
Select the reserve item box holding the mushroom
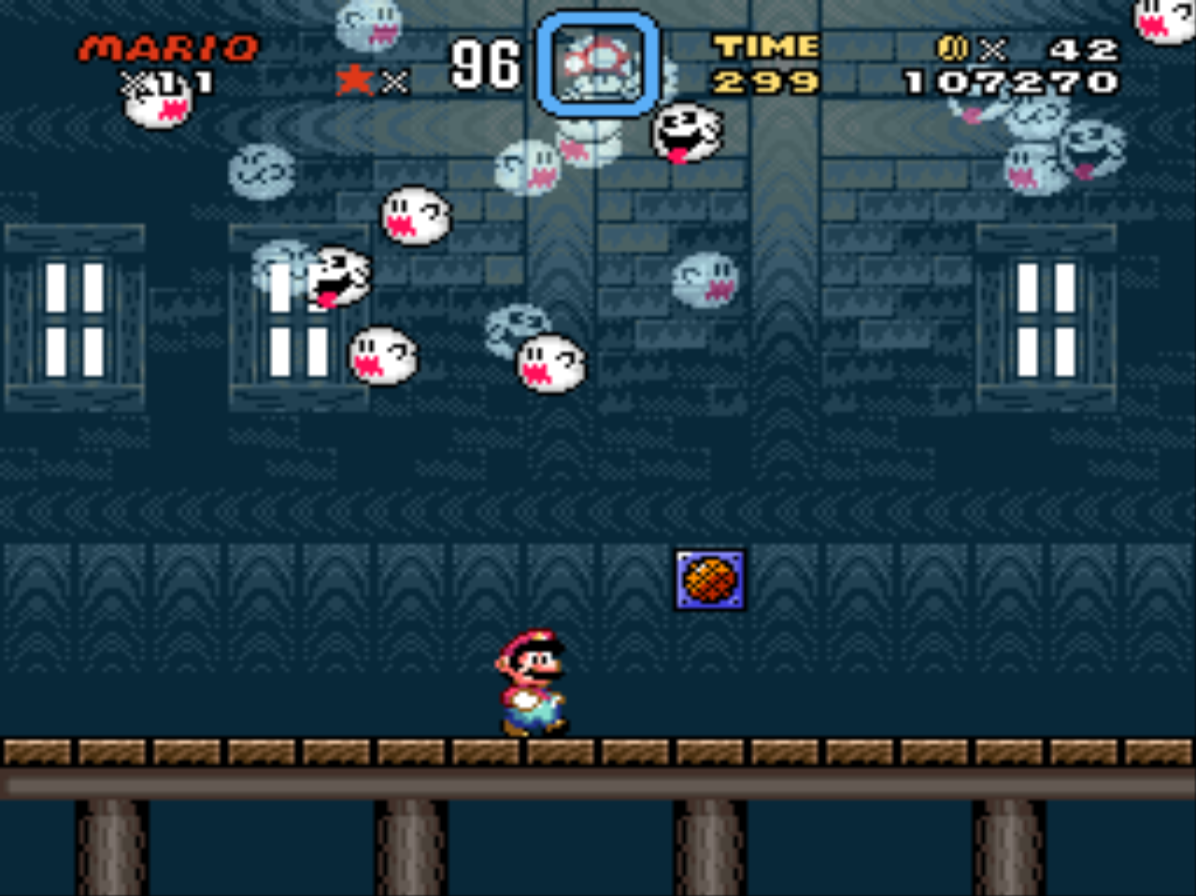(598, 65)
